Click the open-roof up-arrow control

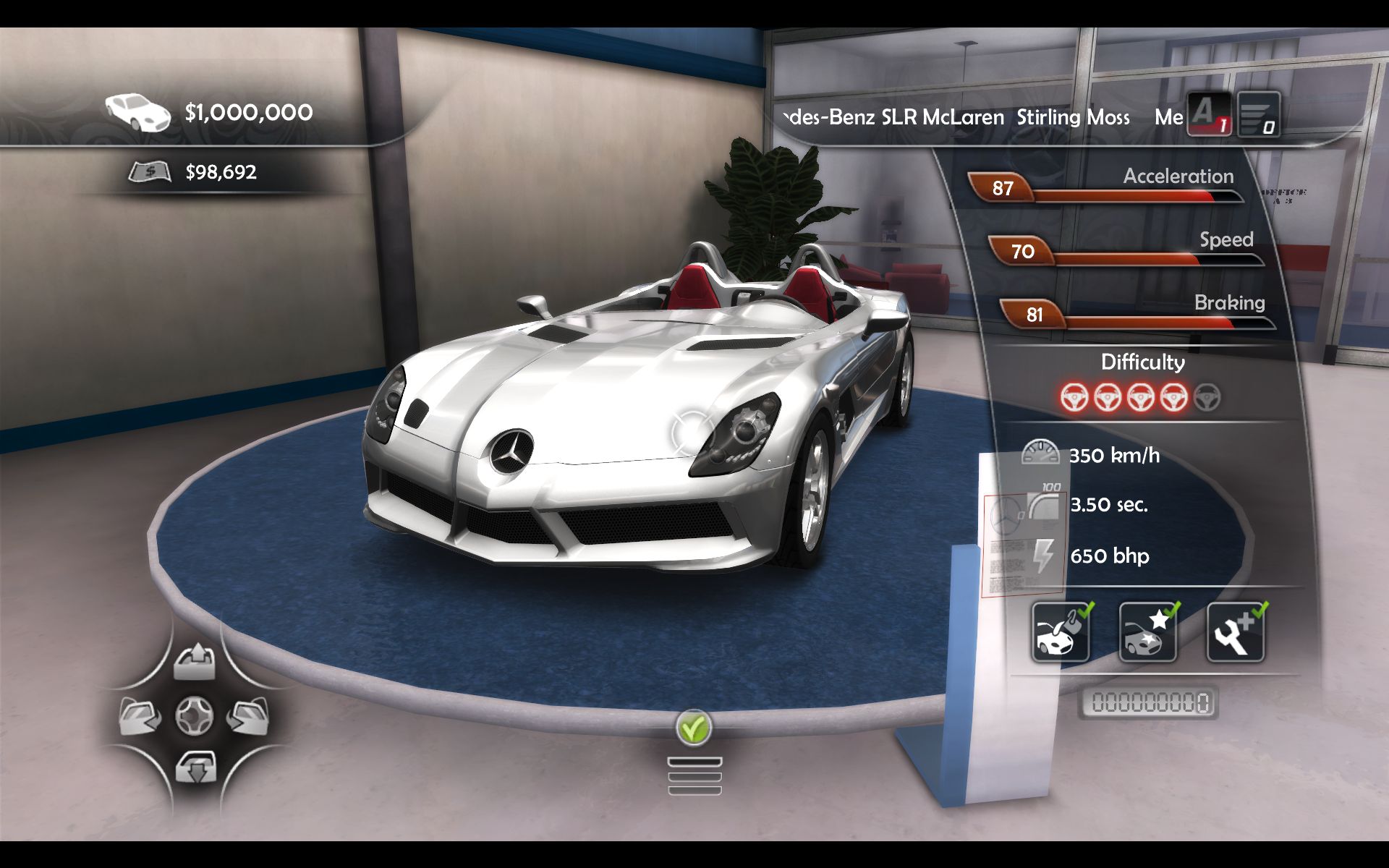point(195,662)
